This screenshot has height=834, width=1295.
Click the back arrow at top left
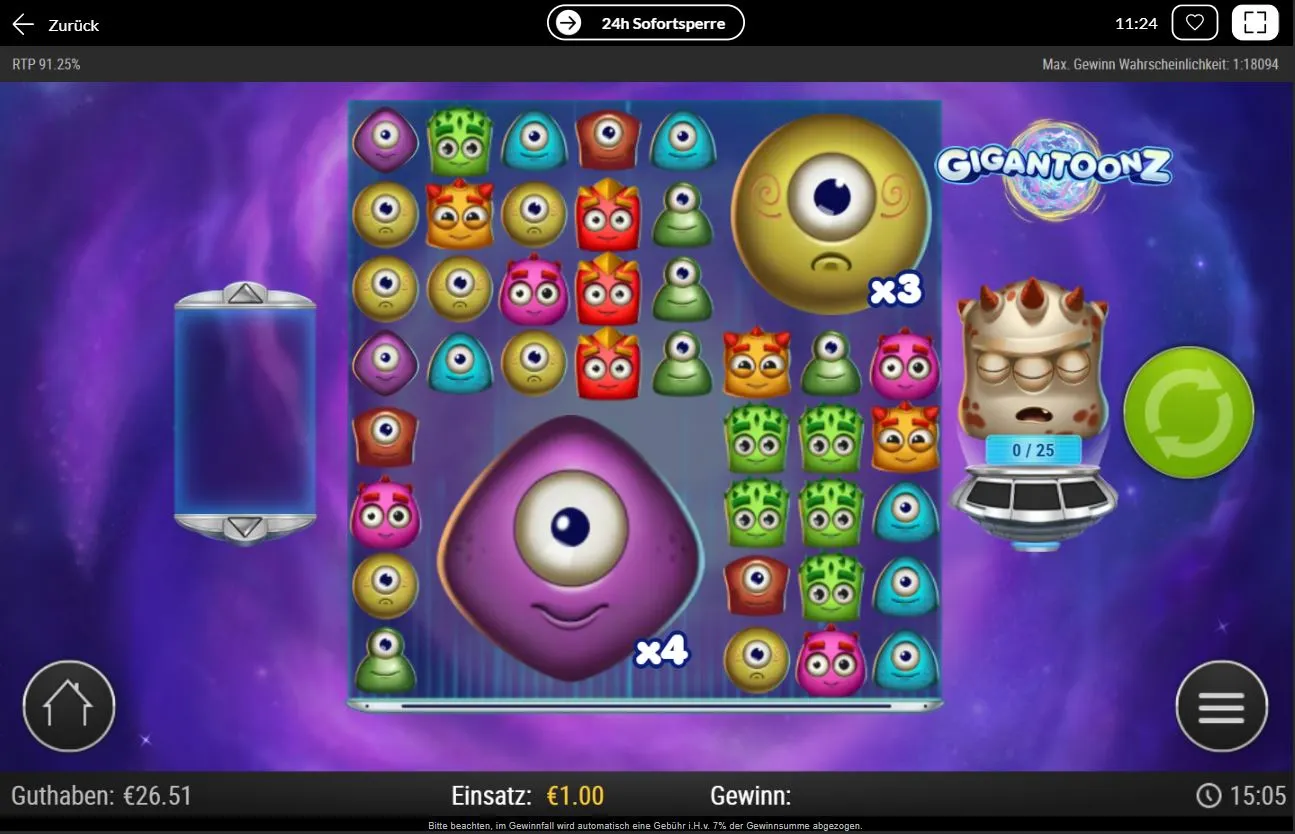coord(22,23)
